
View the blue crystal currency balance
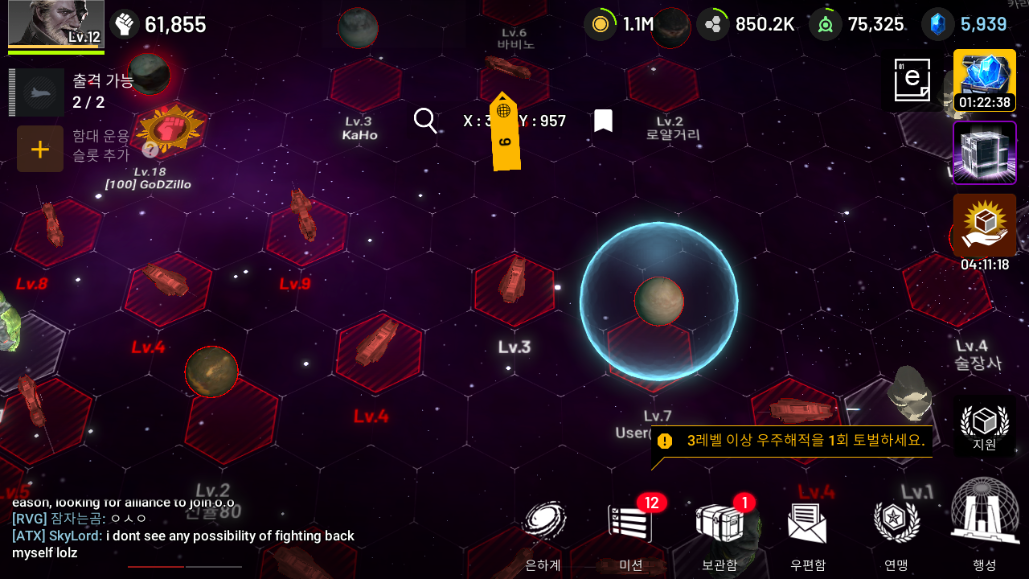(965, 24)
